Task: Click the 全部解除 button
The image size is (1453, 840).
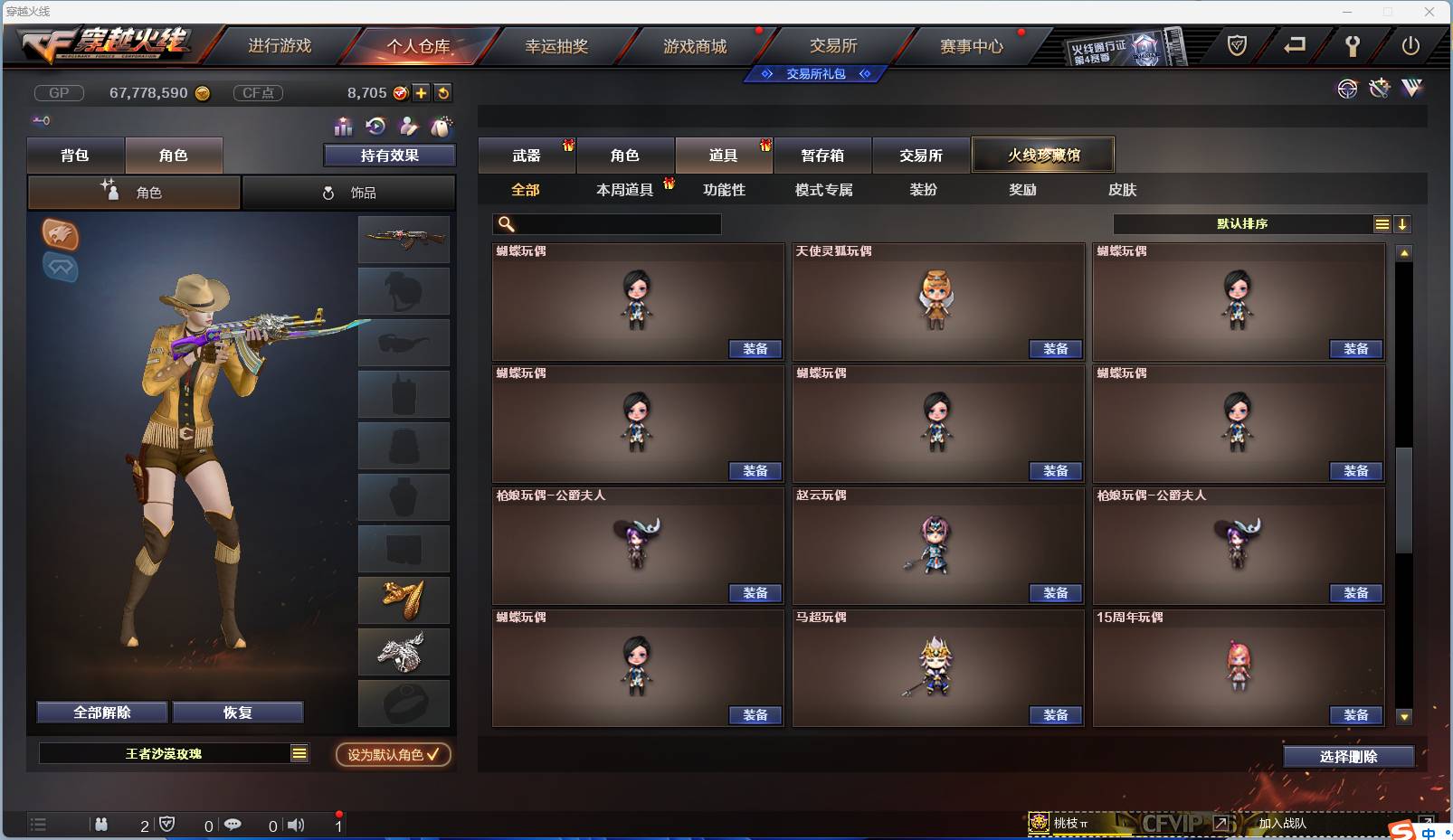Action: pos(101,712)
